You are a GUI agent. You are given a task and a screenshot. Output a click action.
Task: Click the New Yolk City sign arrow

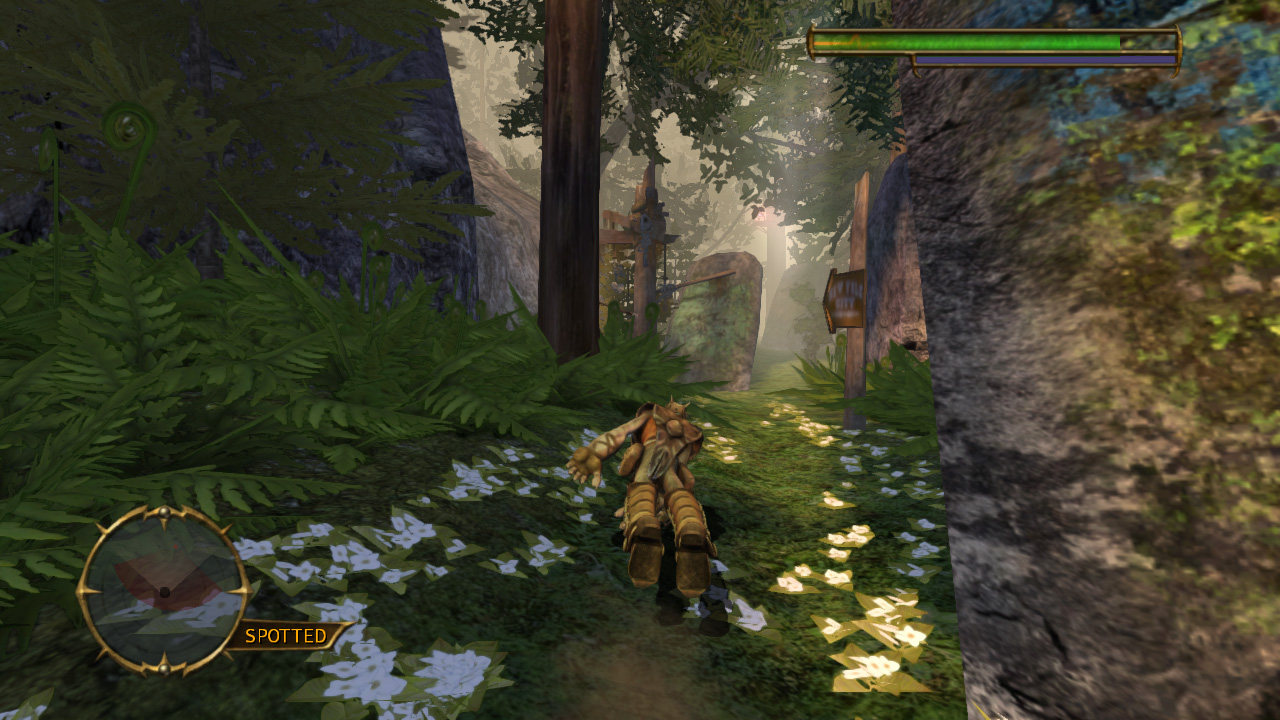pos(829,295)
